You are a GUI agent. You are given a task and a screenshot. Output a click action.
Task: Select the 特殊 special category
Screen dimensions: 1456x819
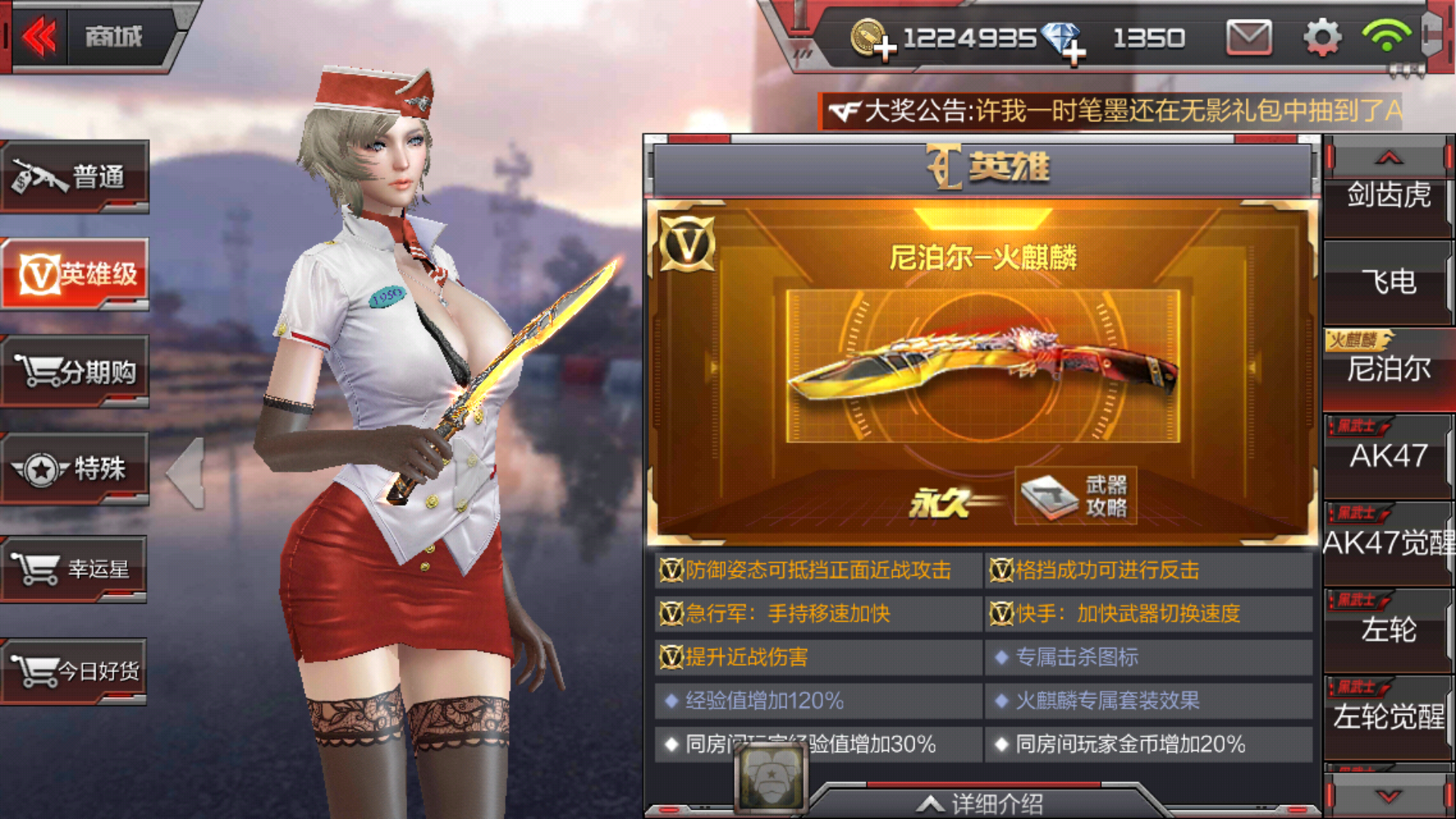(x=74, y=470)
